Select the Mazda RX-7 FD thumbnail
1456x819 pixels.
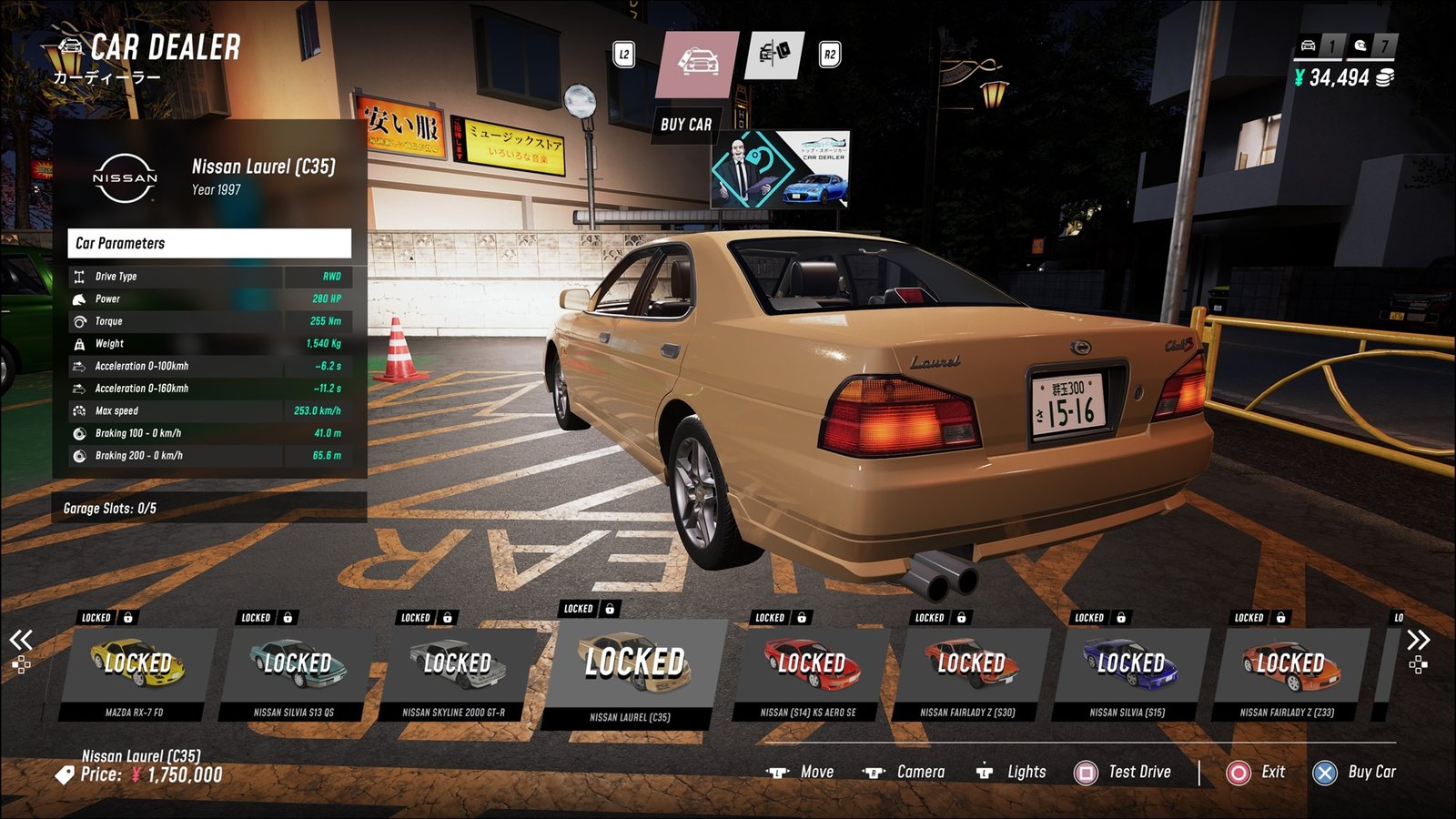tap(136, 669)
